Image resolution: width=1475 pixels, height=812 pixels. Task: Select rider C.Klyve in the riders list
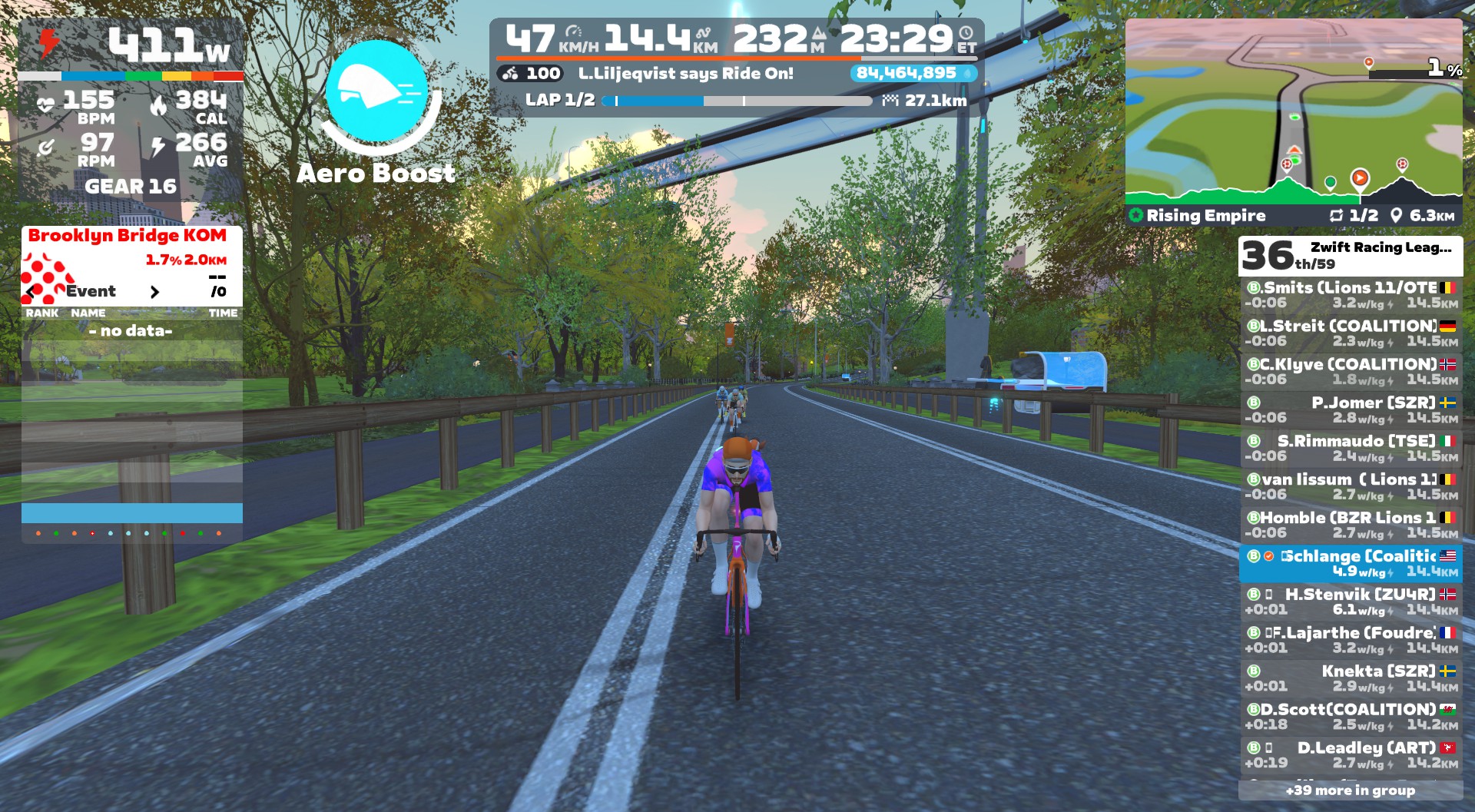(x=1350, y=372)
